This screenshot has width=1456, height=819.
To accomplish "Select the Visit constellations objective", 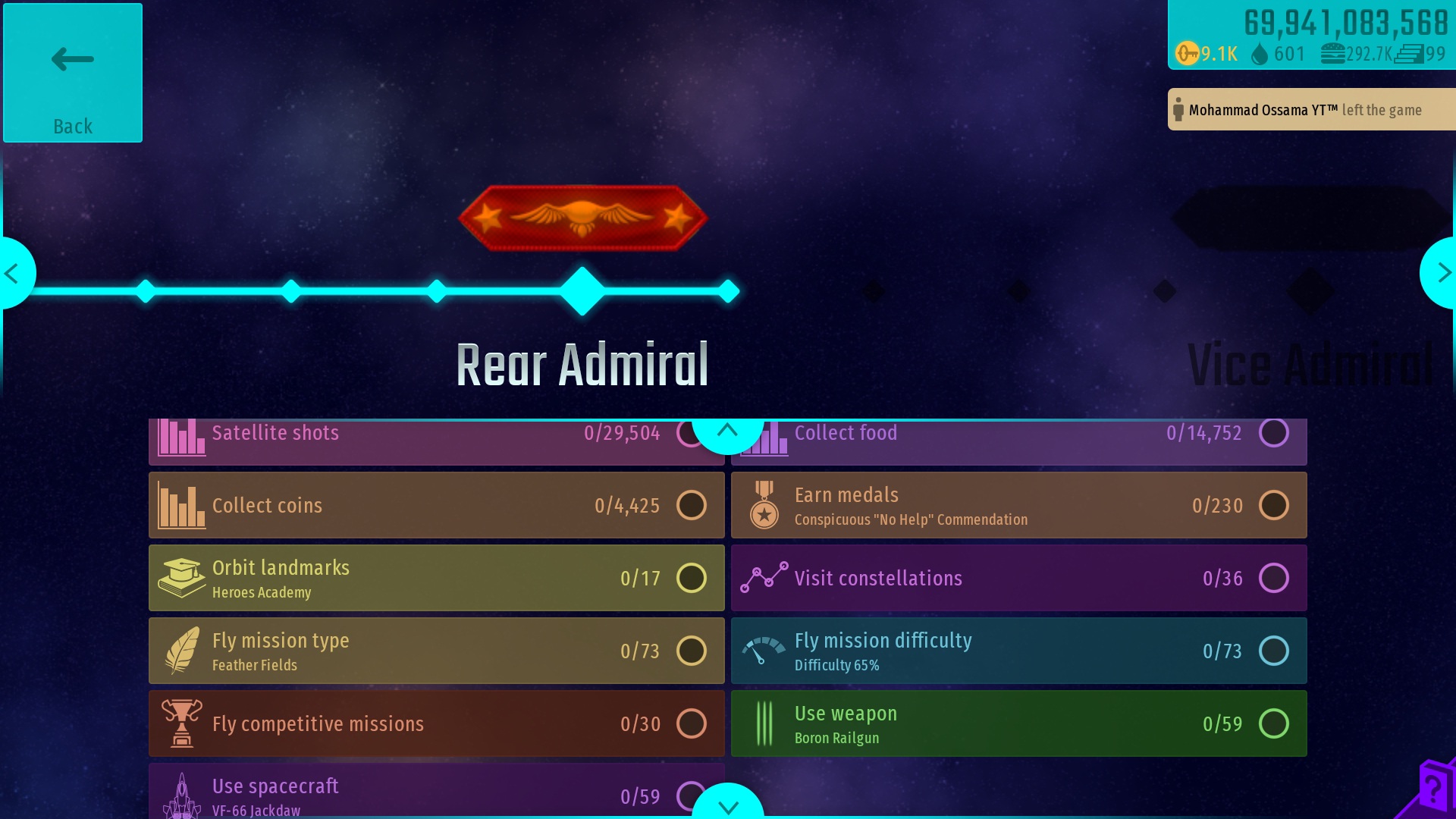I will point(1018,578).
